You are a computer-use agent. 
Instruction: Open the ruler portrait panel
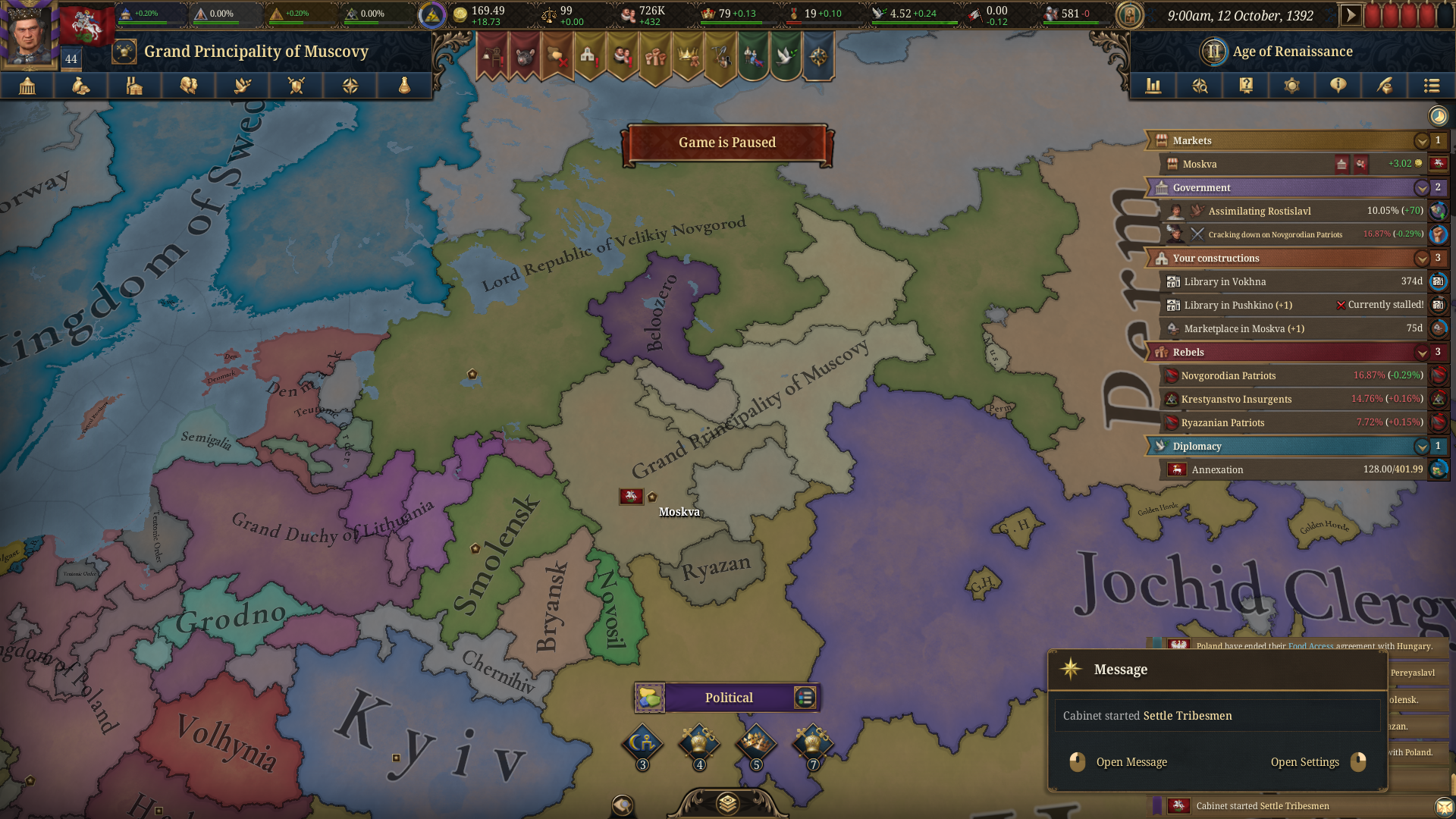coord(29,34)
